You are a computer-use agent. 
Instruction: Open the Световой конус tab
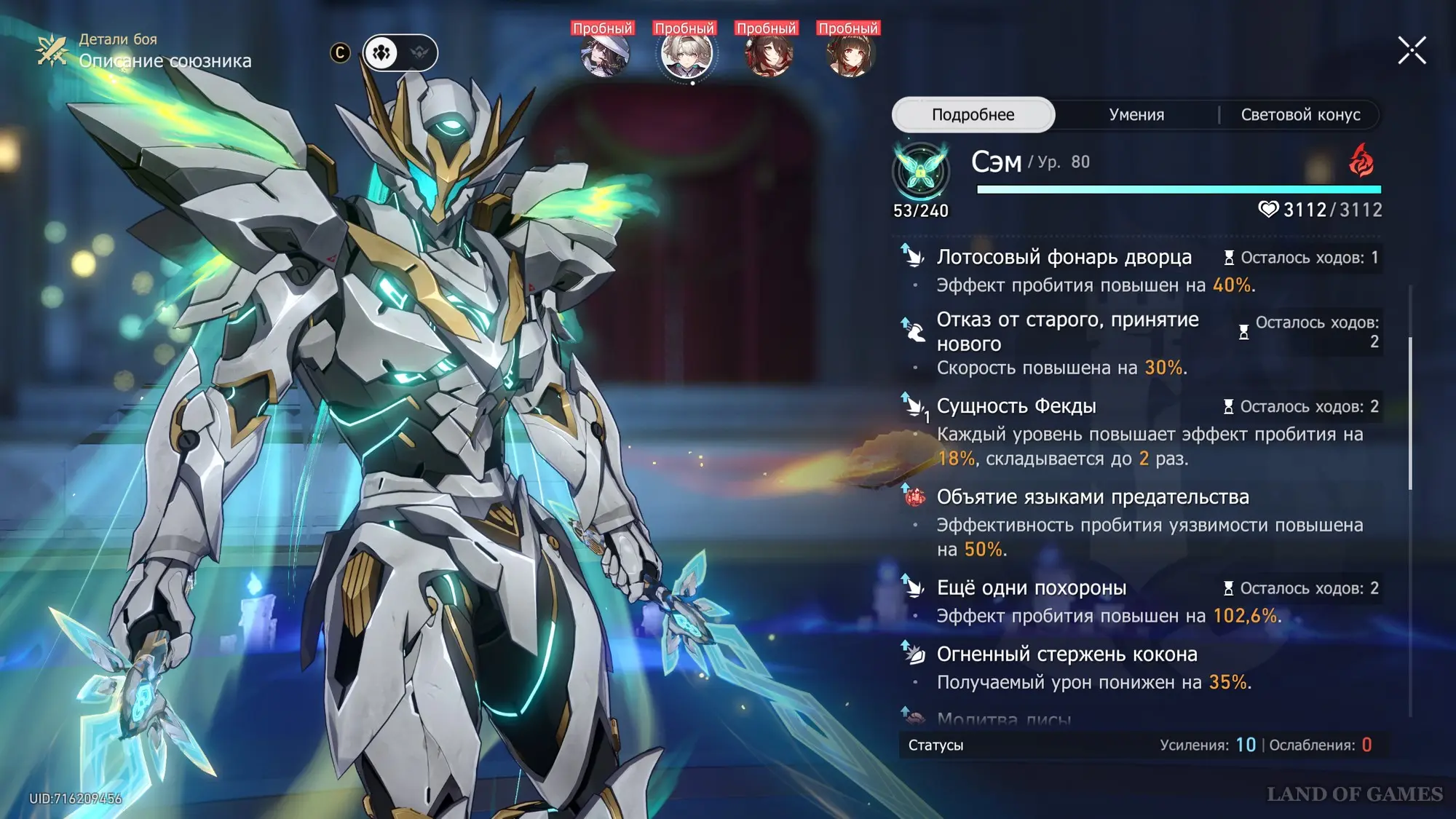click(1300, 114)
